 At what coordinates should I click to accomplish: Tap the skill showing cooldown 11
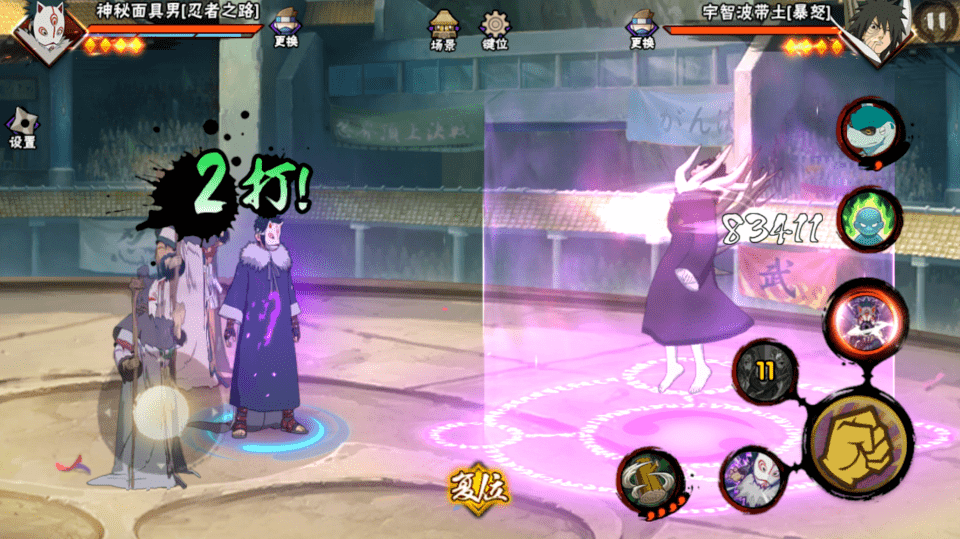point(765,372)
